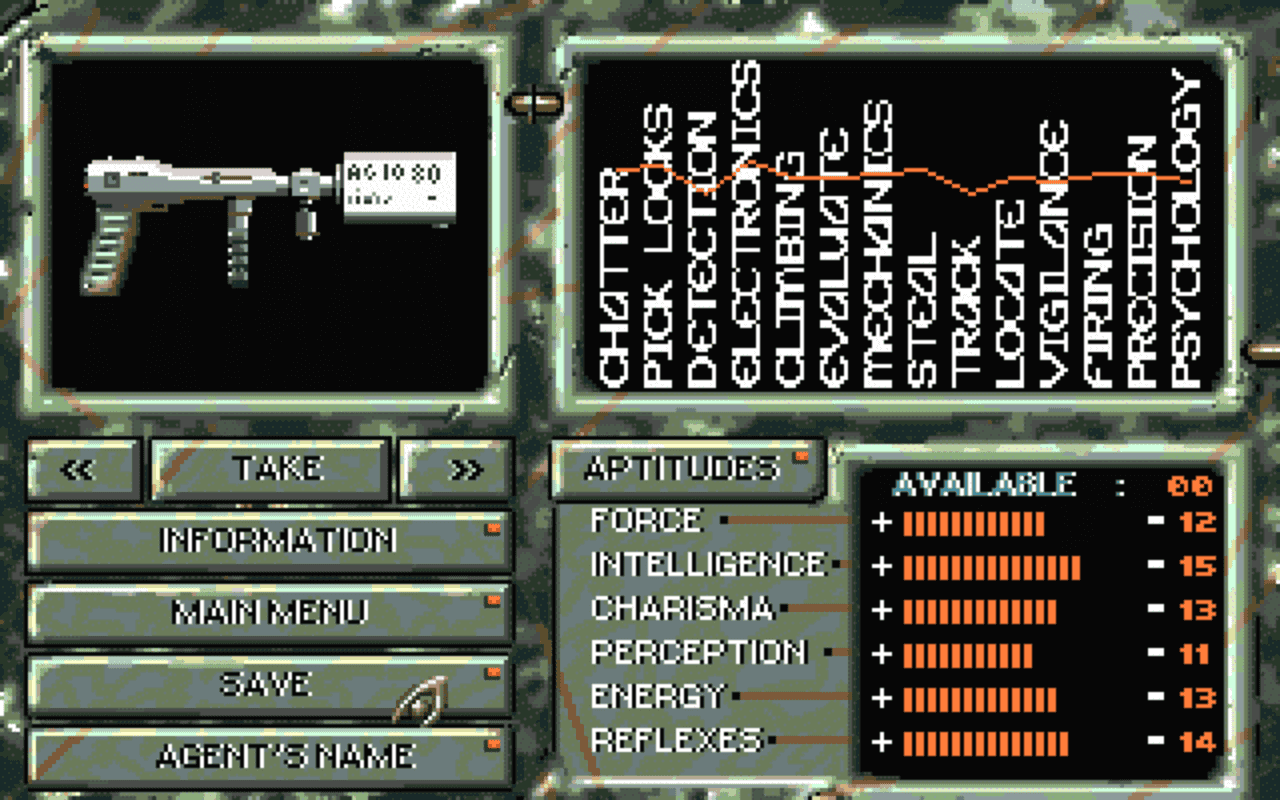Image resolution: width=1280 pixels, height=800 pixels.
Task: Increase Charisma using its plus icon
Action: (x=884, y=608)
